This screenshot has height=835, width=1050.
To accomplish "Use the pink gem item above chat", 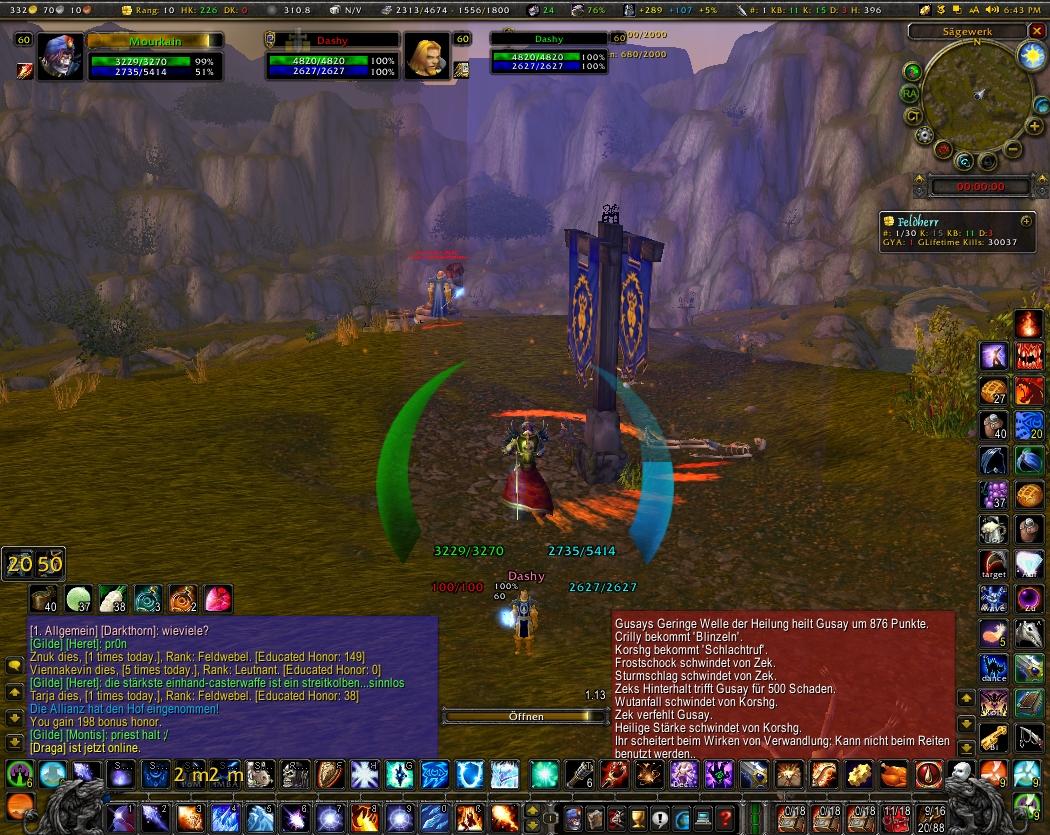I will (x=218, y=599).
